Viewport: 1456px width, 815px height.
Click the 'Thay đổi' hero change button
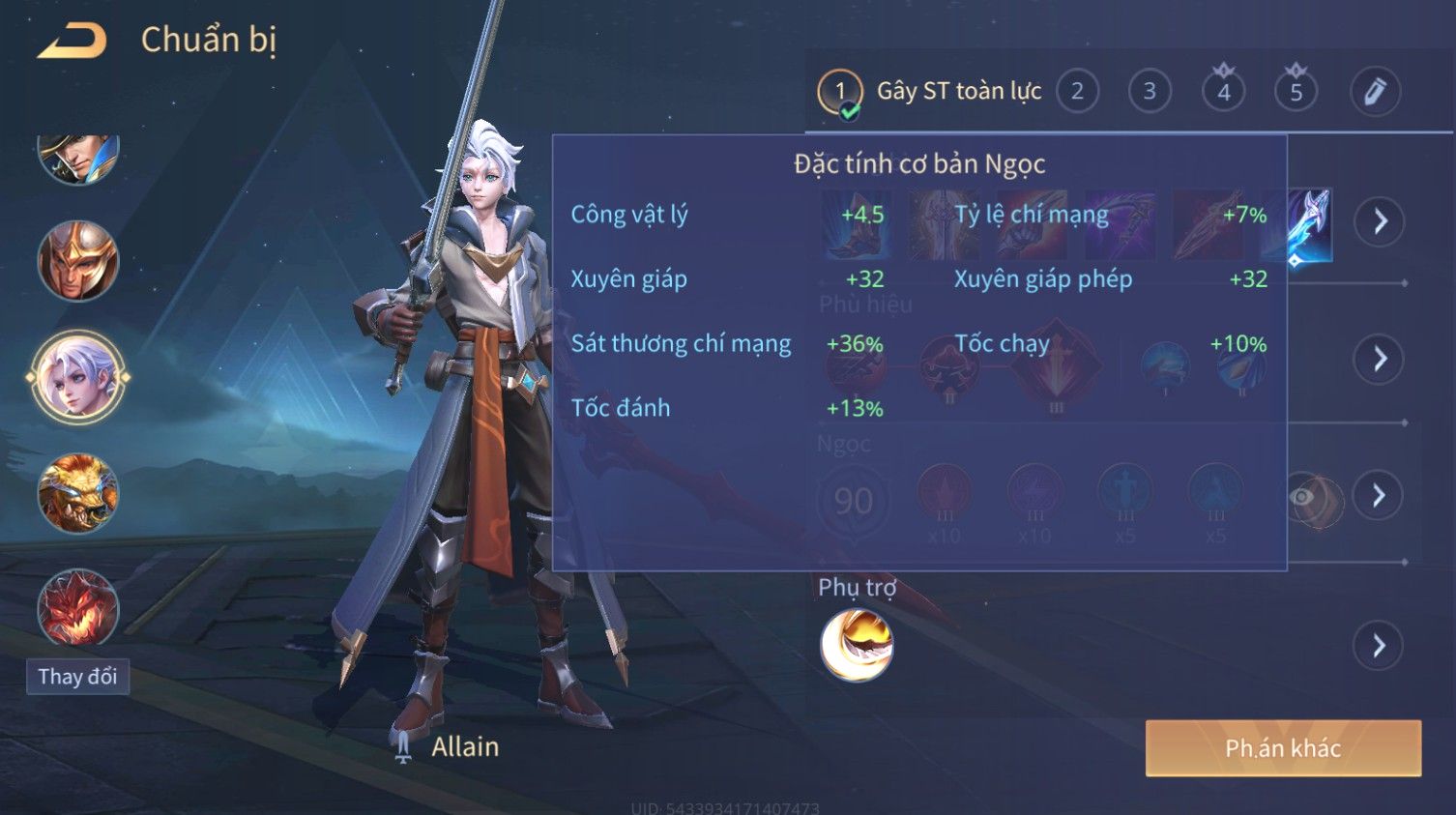(x=77, y=676)
